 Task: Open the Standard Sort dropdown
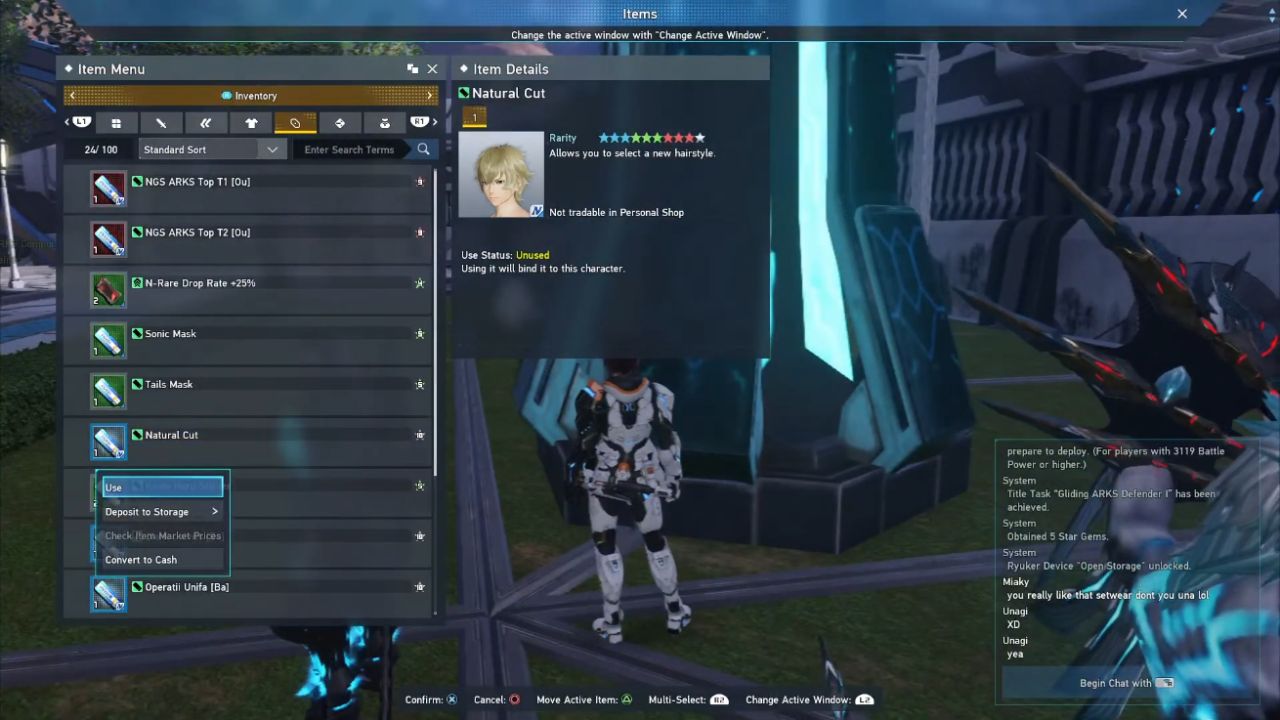[211, 150]
